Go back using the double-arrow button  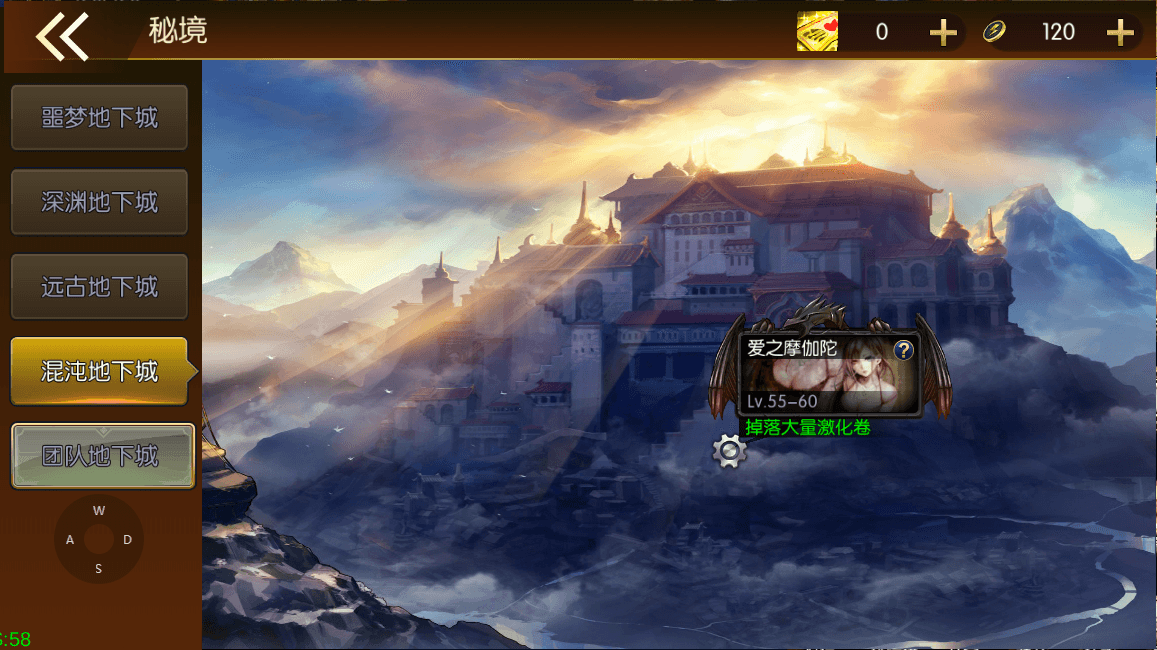point(62,36)
